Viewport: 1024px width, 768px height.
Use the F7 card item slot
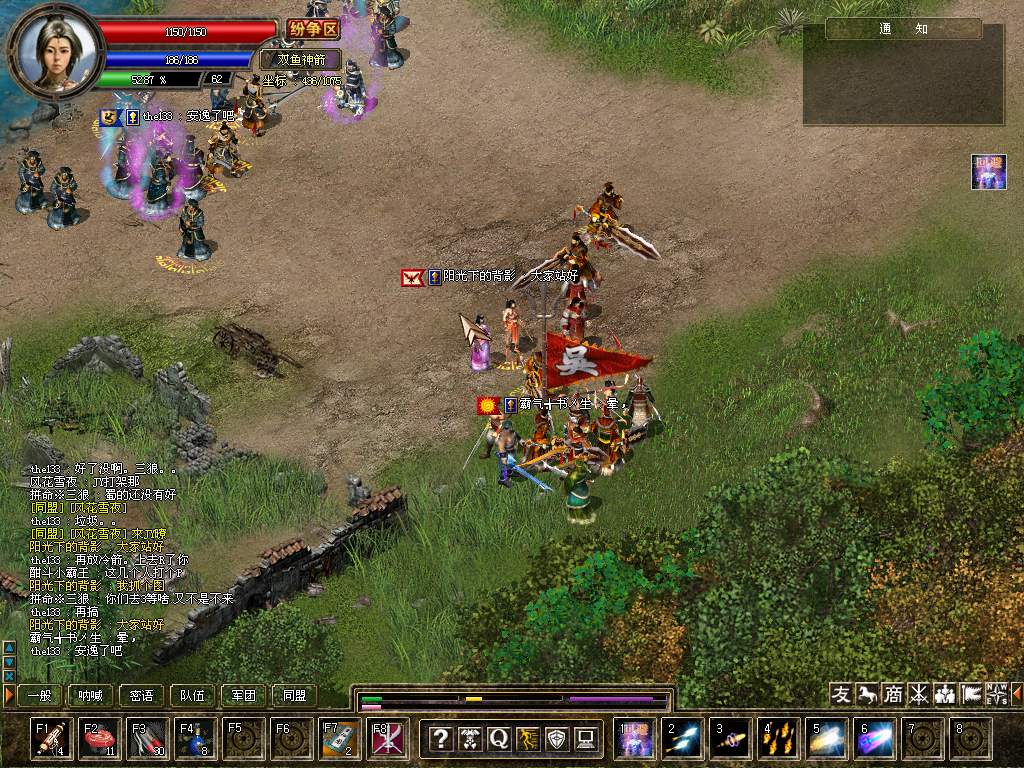tap(340, 739)
